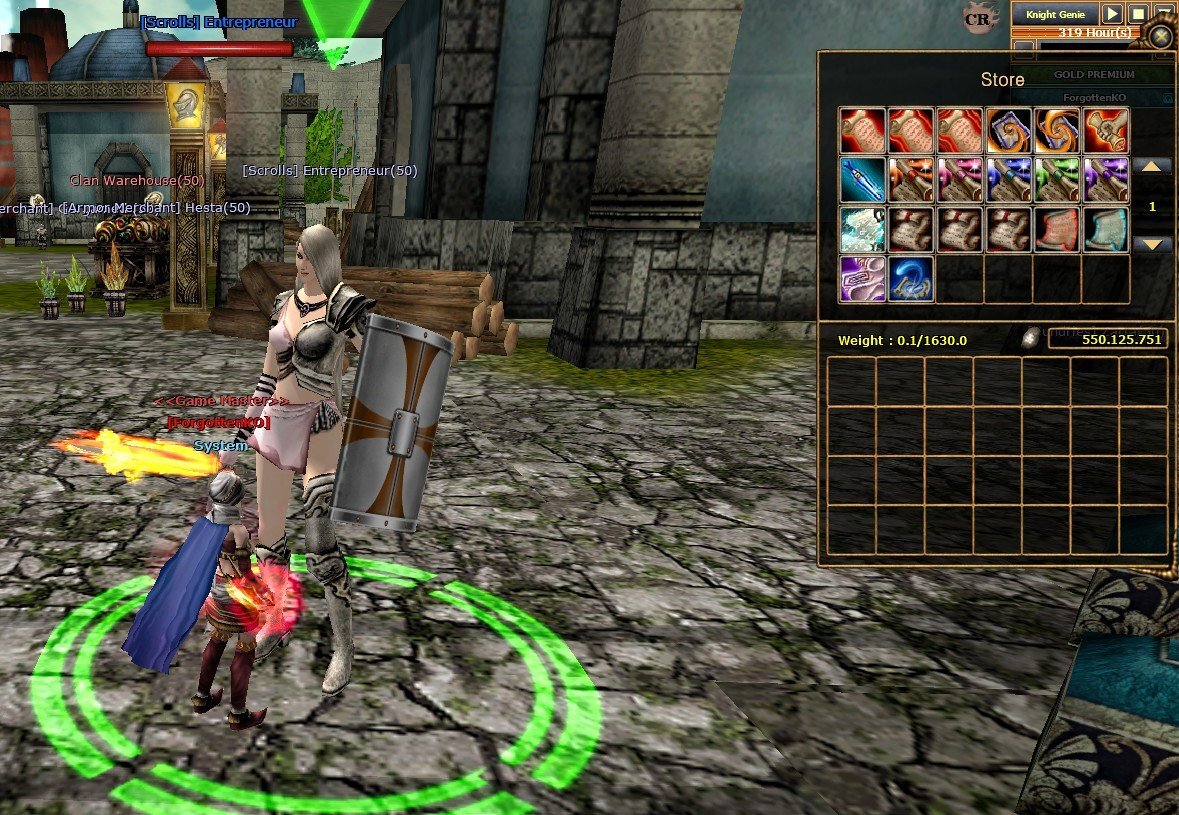The height and width of the screenshot is (815, 1179).
Task: Select the pink-glow scroll in the store
Action: (960, 180)
